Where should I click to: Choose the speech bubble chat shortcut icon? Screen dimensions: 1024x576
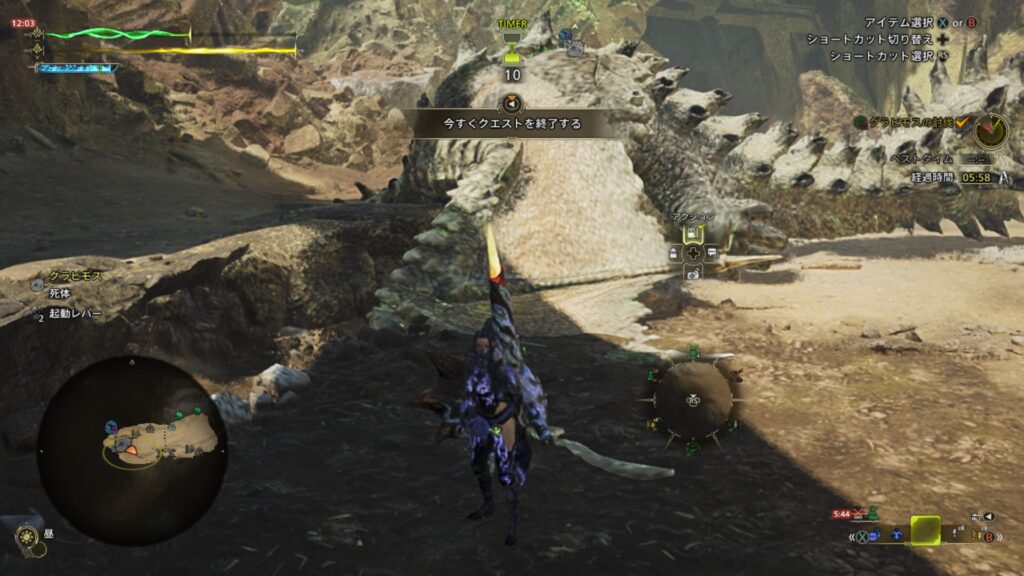click(712, 253)
